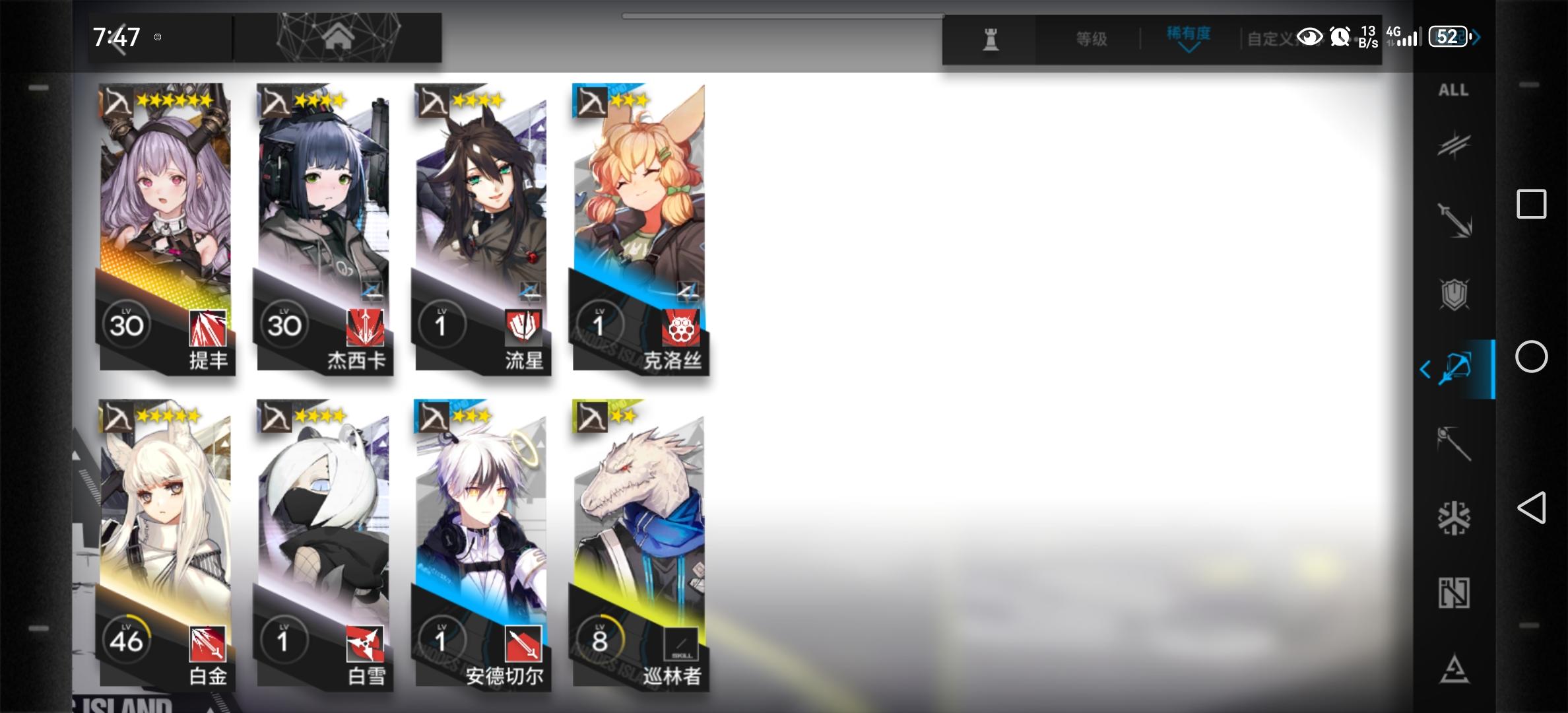Filter operators by Defender shield icon
Screen dimensions: 1568x713
(x=1456, y=294)
